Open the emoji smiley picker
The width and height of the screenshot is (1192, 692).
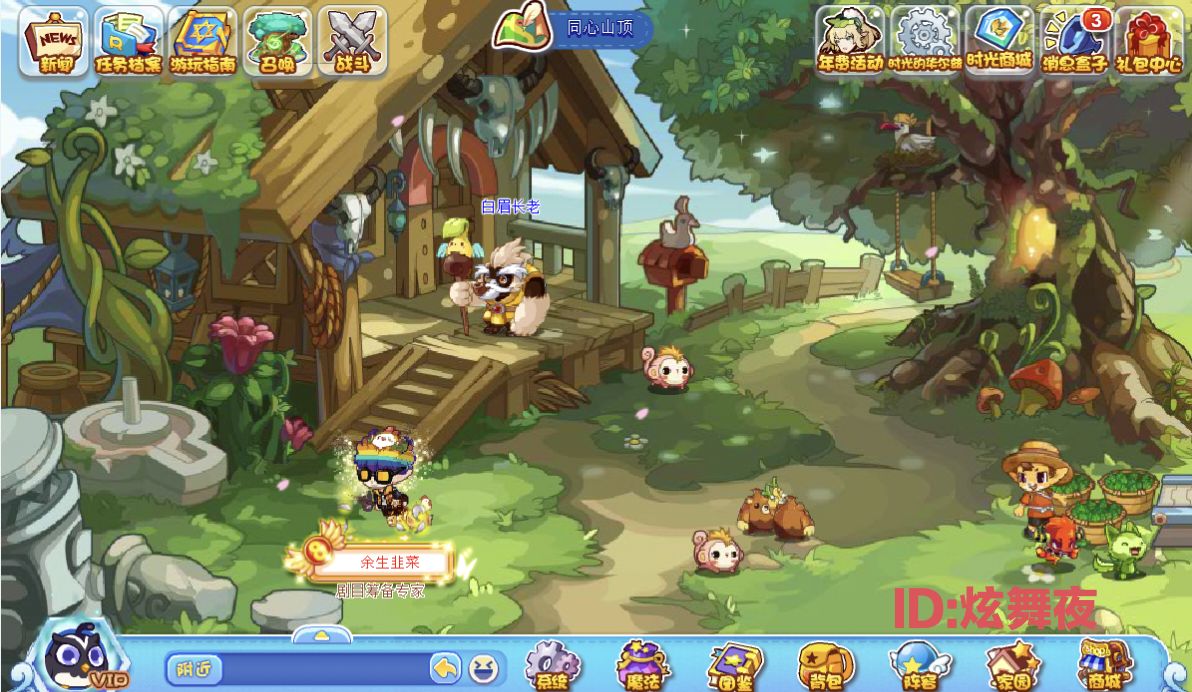(x=483, y=667)
